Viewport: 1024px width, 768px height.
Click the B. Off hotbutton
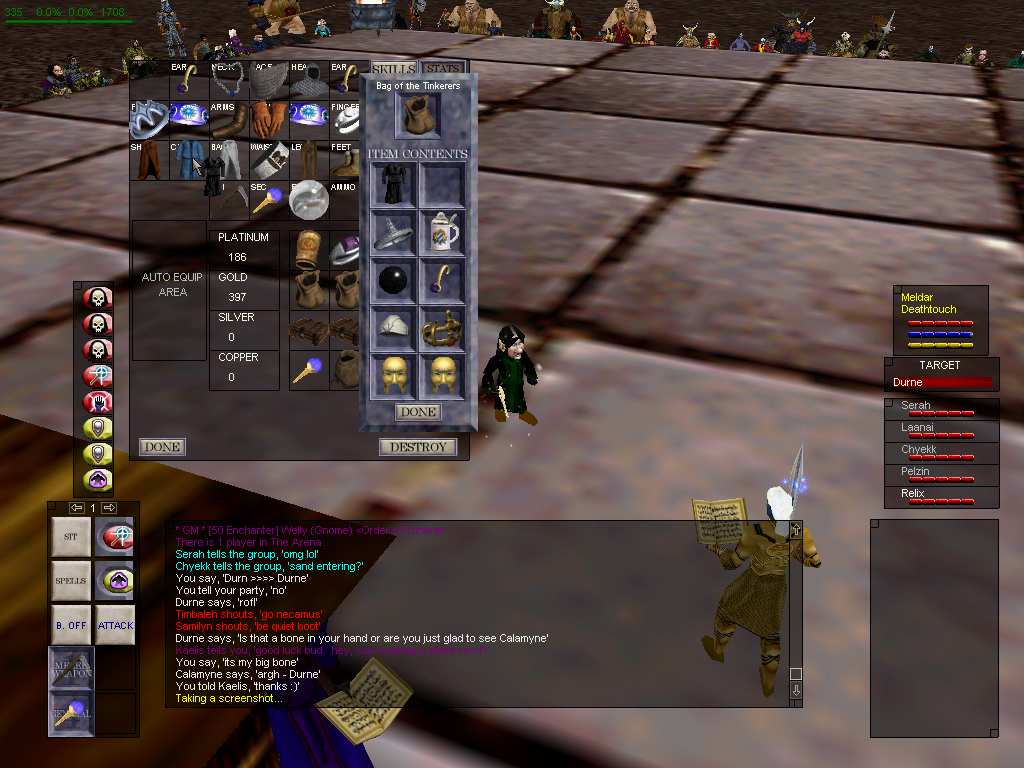(70, 625)
